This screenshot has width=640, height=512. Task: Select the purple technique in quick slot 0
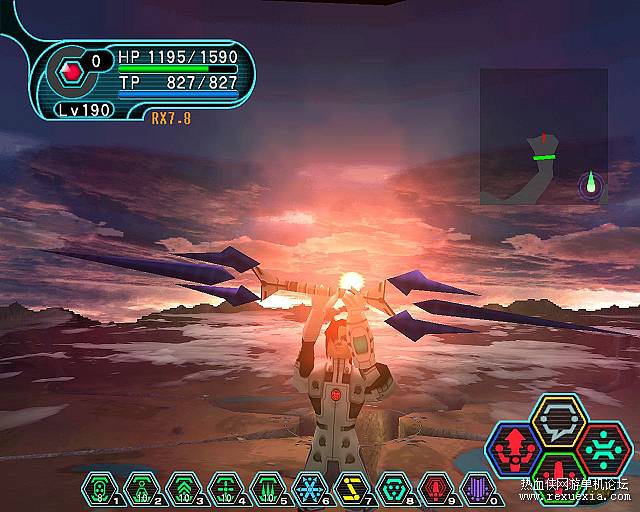477,487
